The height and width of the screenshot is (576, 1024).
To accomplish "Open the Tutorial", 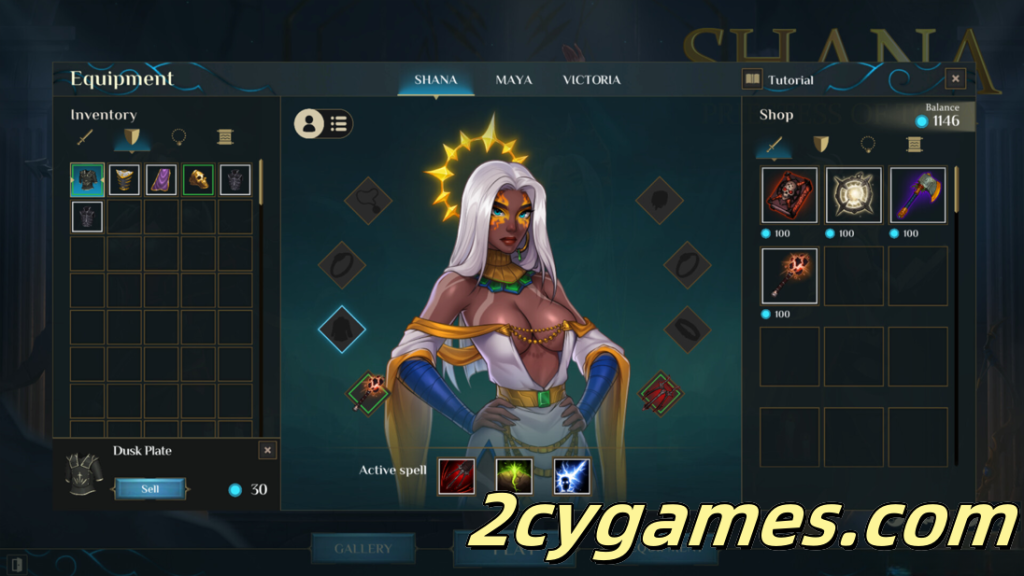I will tap(780, 80).
